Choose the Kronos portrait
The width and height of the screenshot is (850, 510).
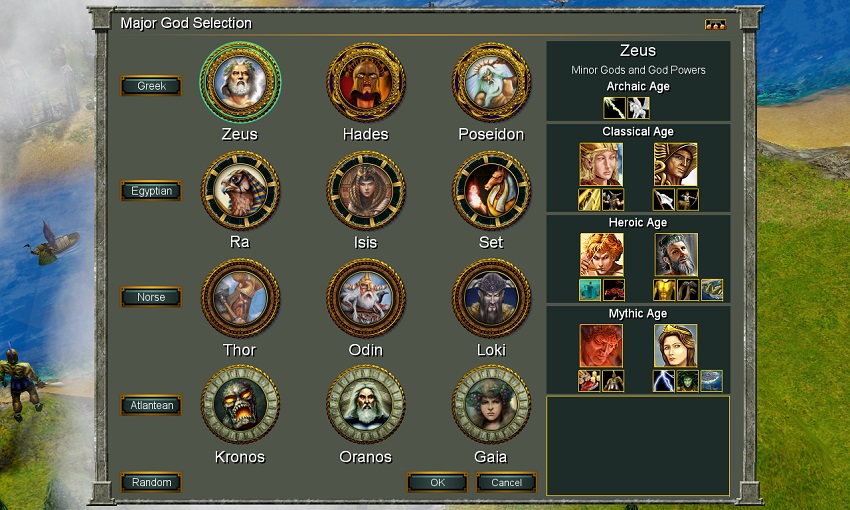240,405
